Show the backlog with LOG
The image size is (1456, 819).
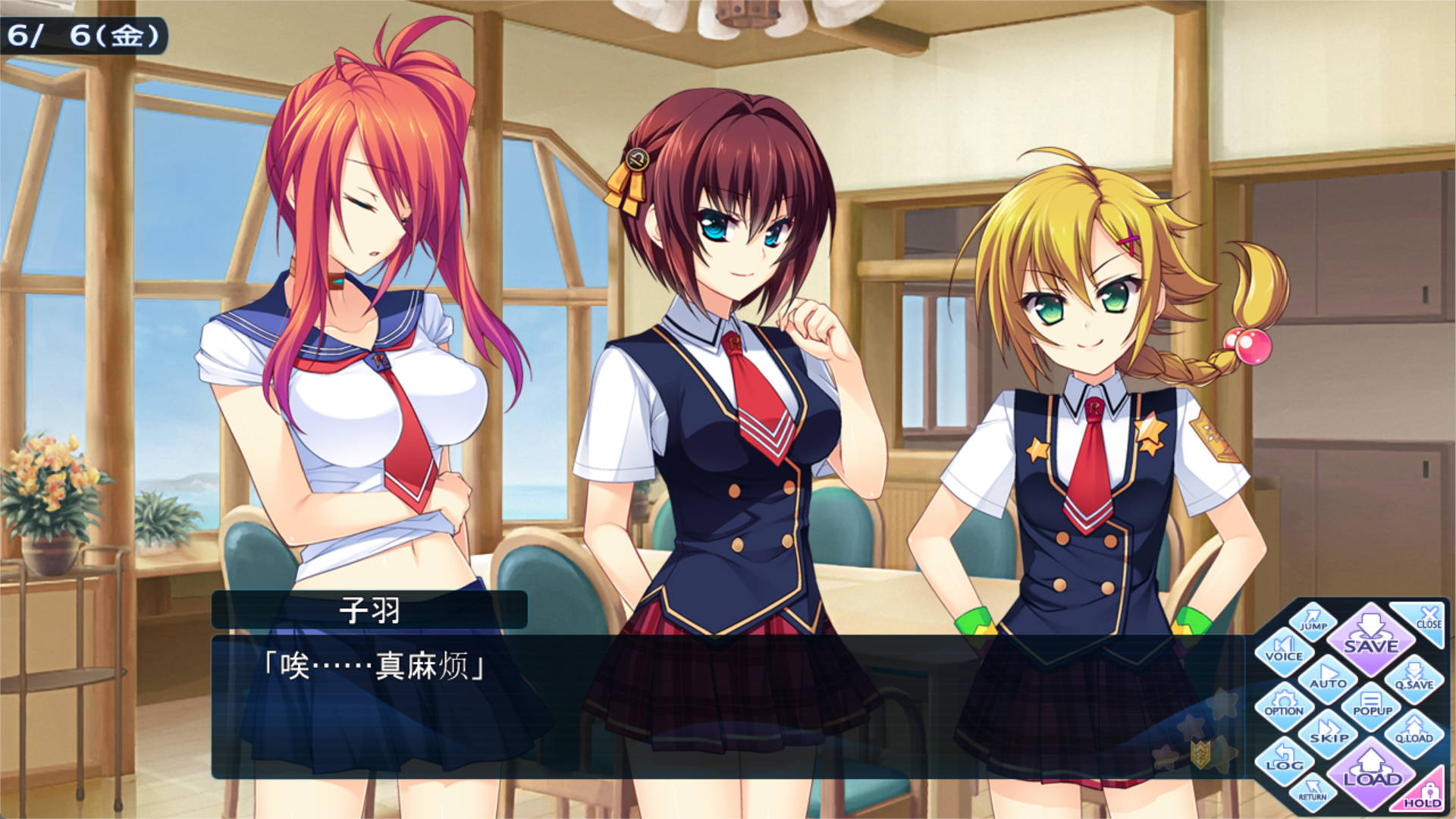click(1284, 759)
